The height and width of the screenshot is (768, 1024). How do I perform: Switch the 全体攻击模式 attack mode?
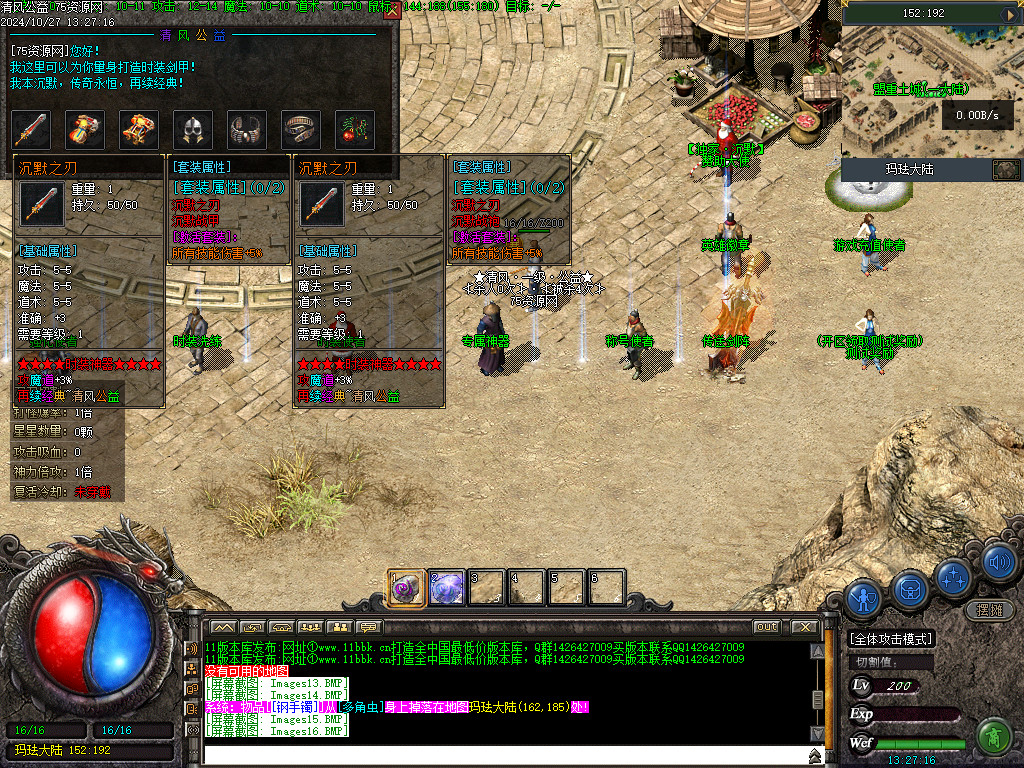tap(891, 639)
